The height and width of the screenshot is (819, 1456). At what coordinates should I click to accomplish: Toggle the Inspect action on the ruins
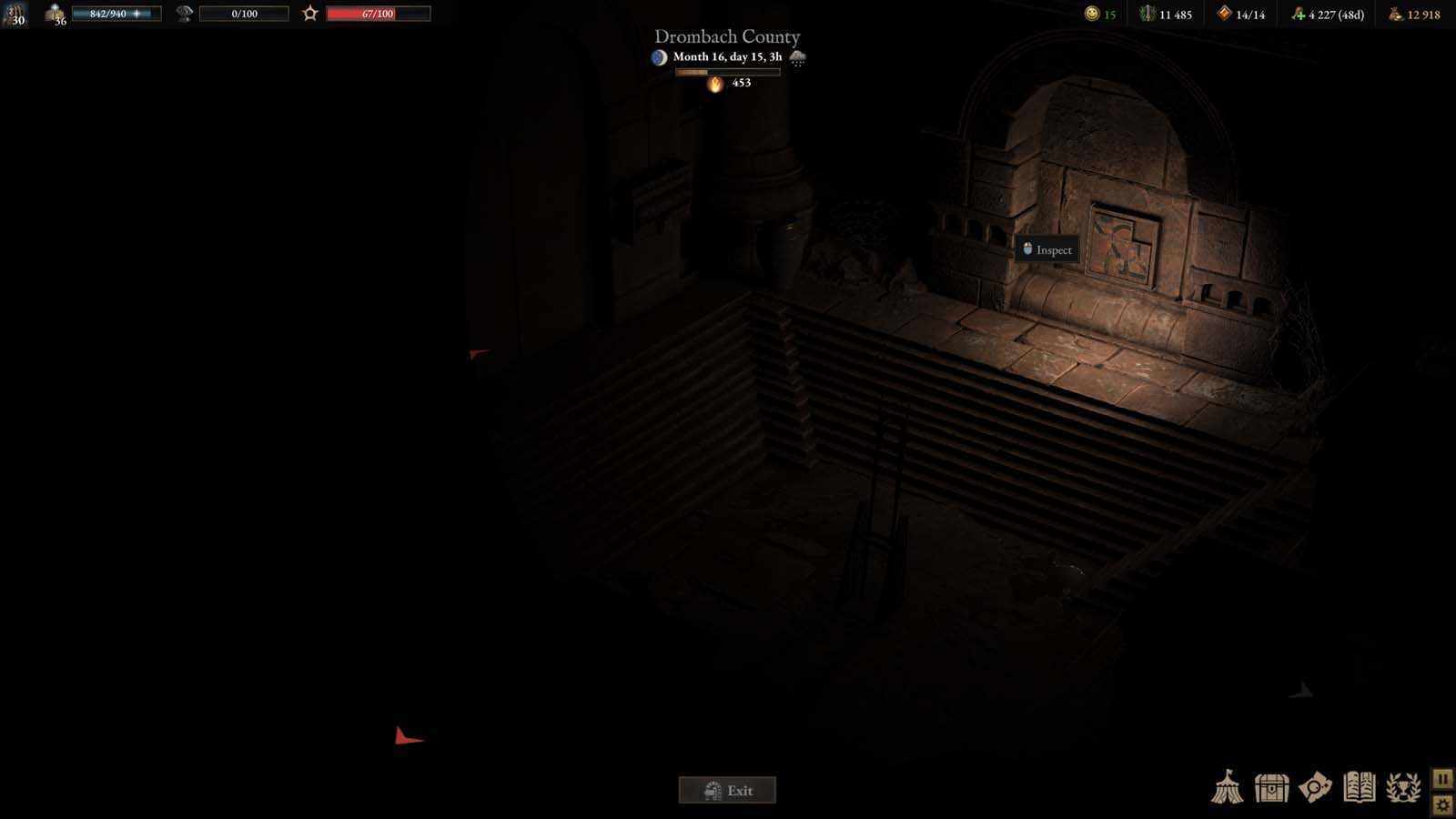pyautogui.click(x=1047, y=249)
